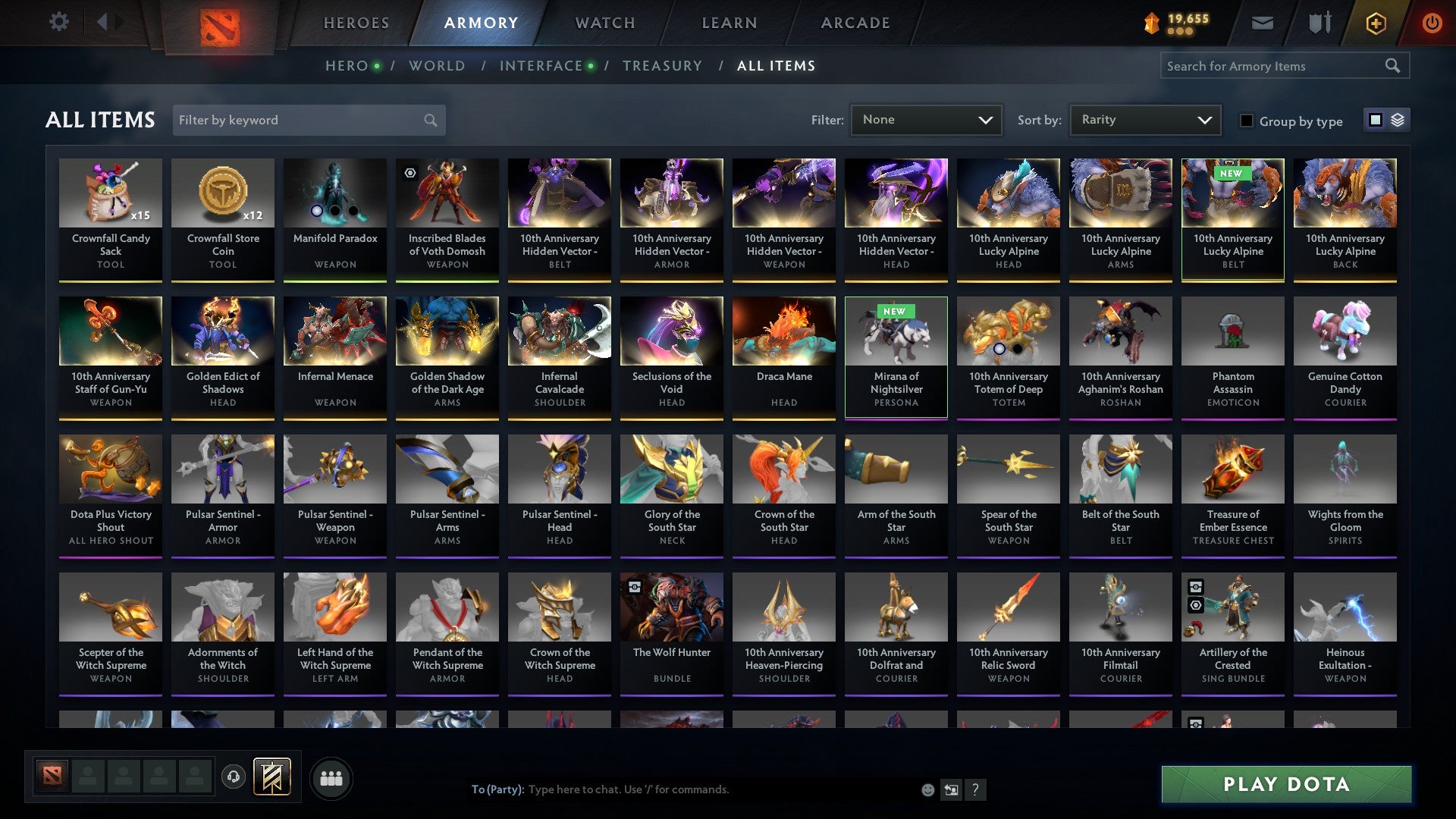Screen dimensions: 1456x819
Task: Open friends list via the group icon
Action: 331,777
